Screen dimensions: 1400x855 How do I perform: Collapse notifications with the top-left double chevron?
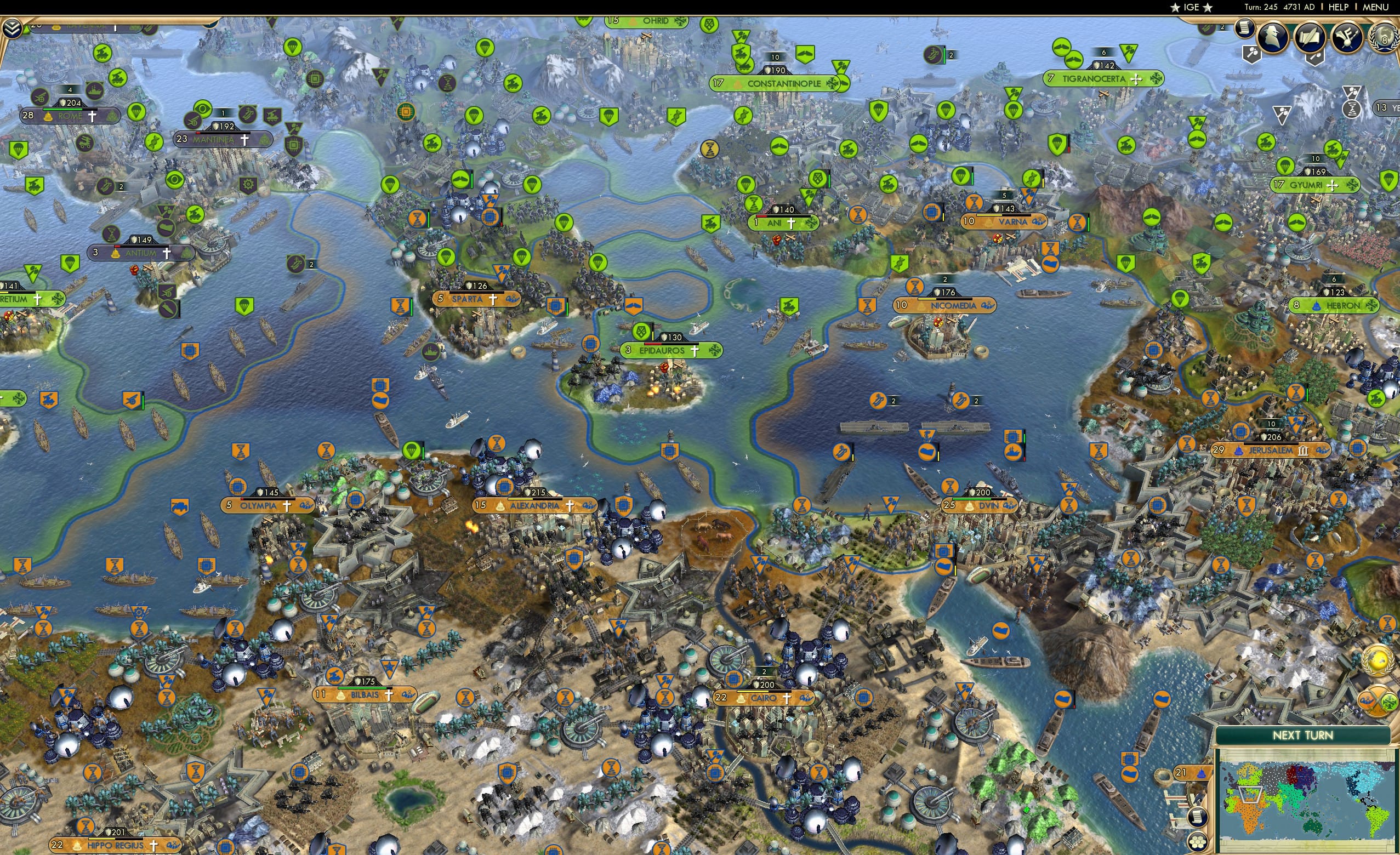tap(13, 27)
